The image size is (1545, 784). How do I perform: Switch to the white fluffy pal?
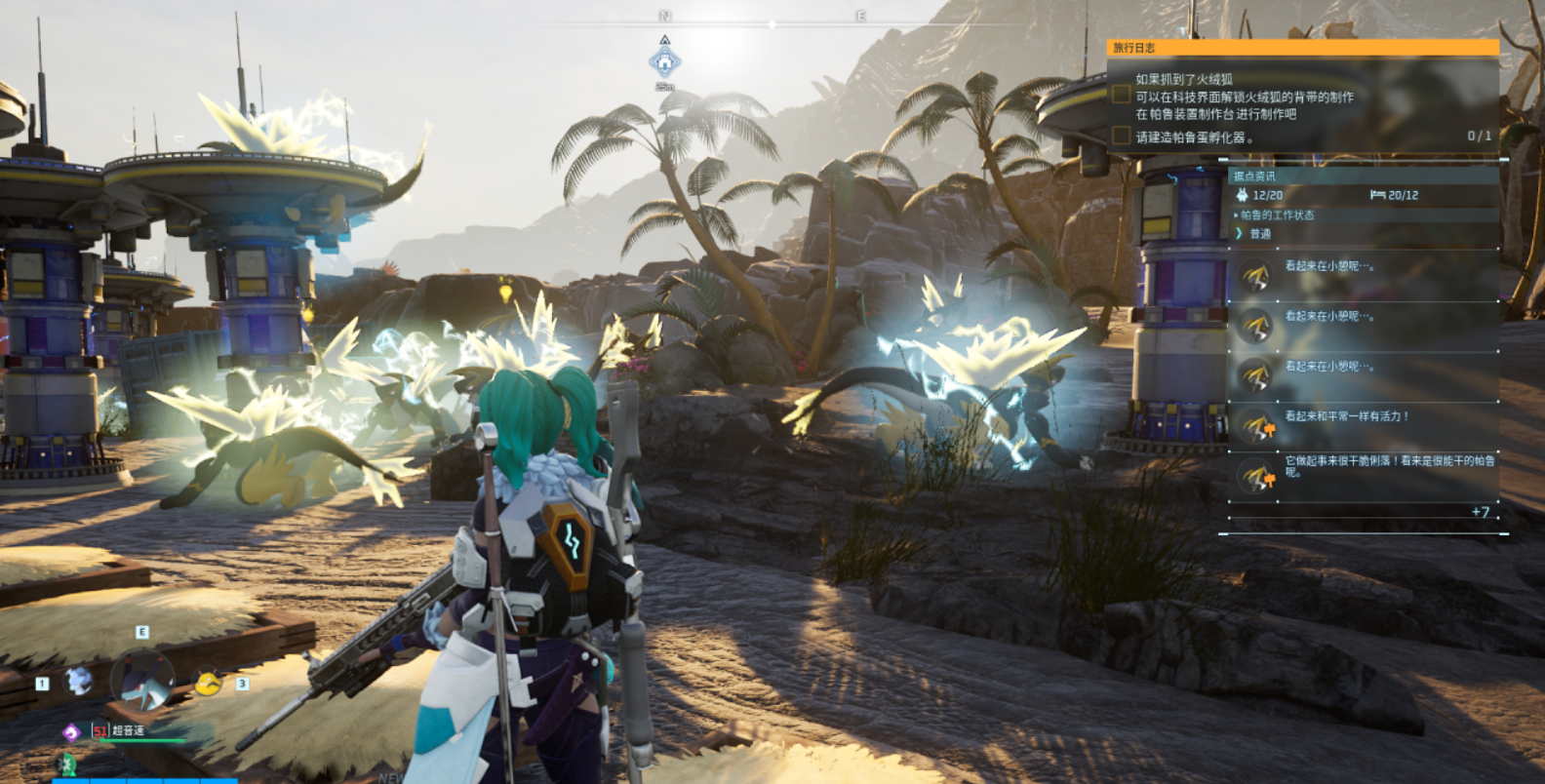pos(78,680)
